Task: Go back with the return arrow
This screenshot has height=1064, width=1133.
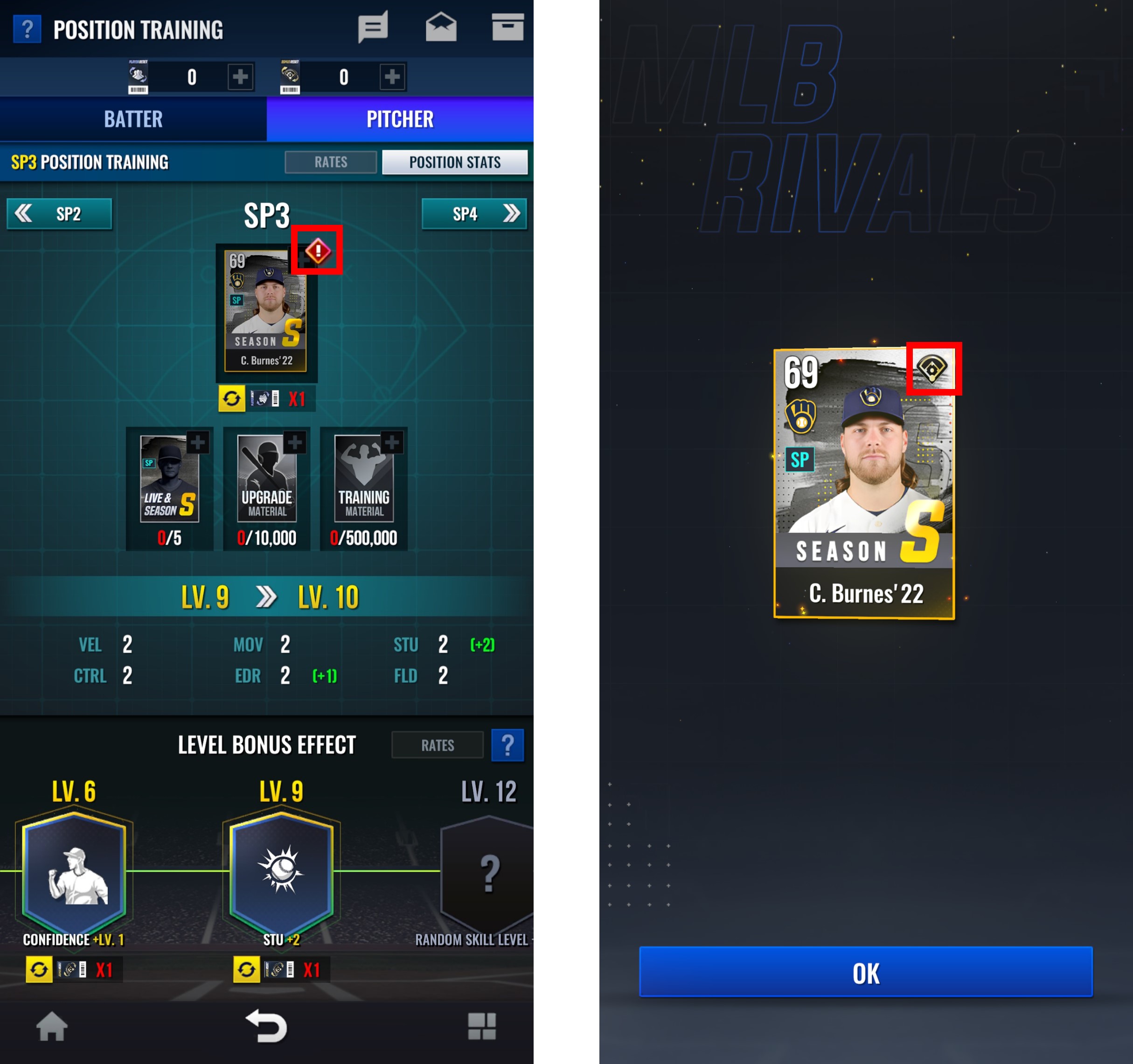Action: pyautogui.click(x=267, y=1026)
